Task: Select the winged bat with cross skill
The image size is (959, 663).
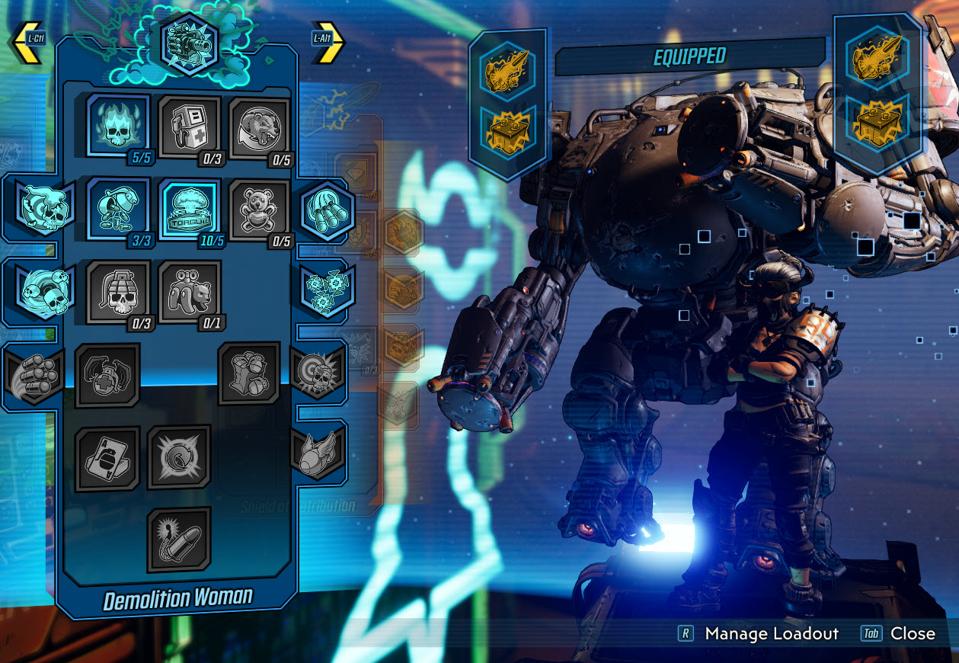Action: point(107,375)
